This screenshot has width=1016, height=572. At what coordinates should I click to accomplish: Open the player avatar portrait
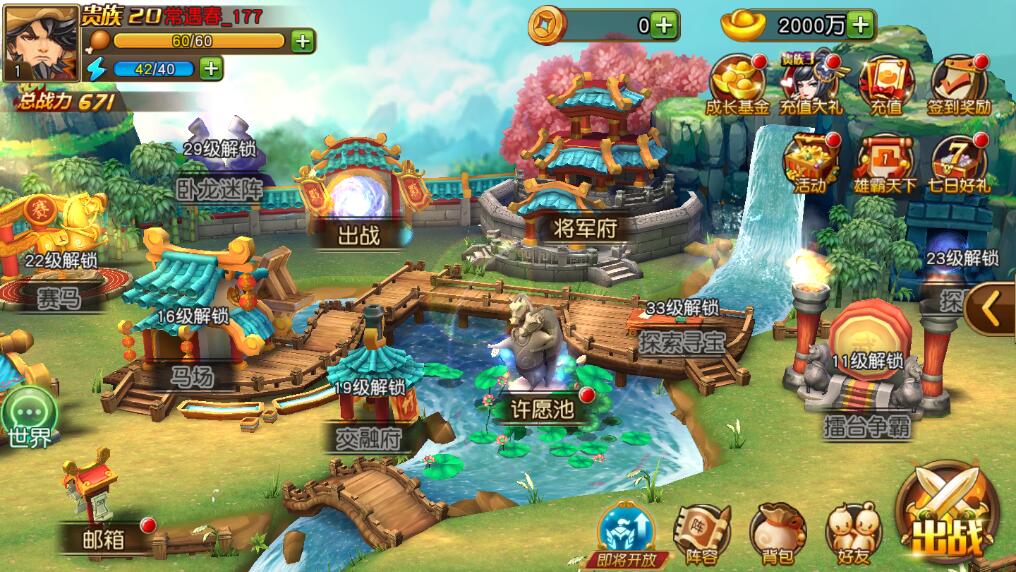(41, 42)
